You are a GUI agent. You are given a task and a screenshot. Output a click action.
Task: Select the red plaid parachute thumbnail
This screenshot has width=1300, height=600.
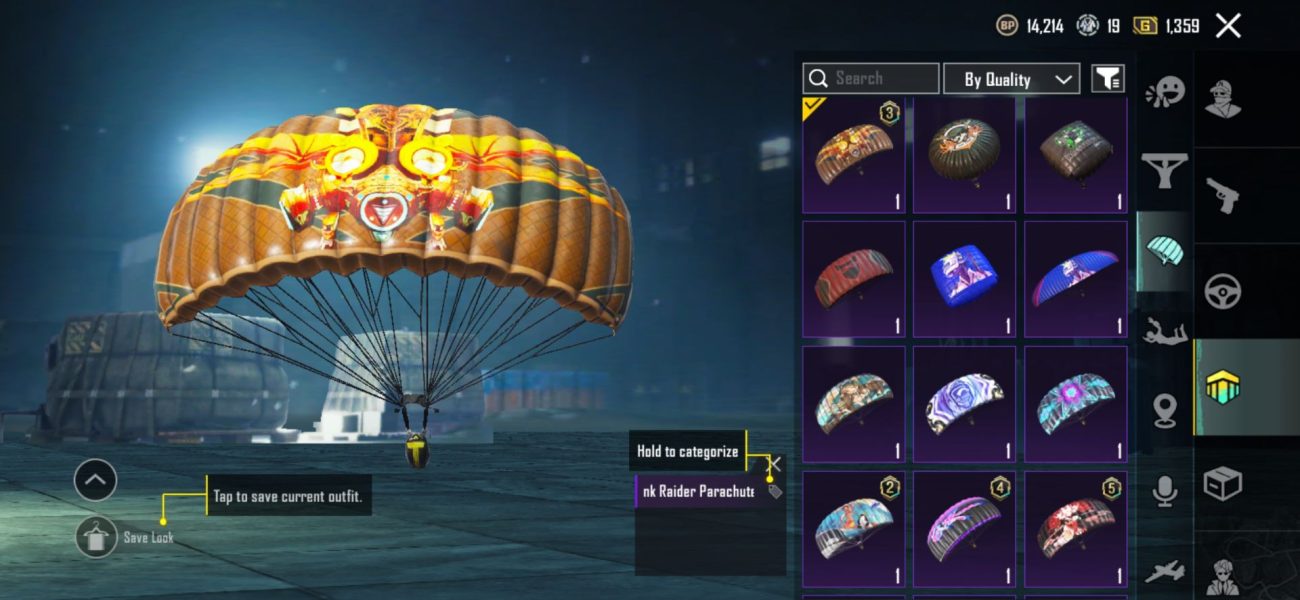point(853,279)
